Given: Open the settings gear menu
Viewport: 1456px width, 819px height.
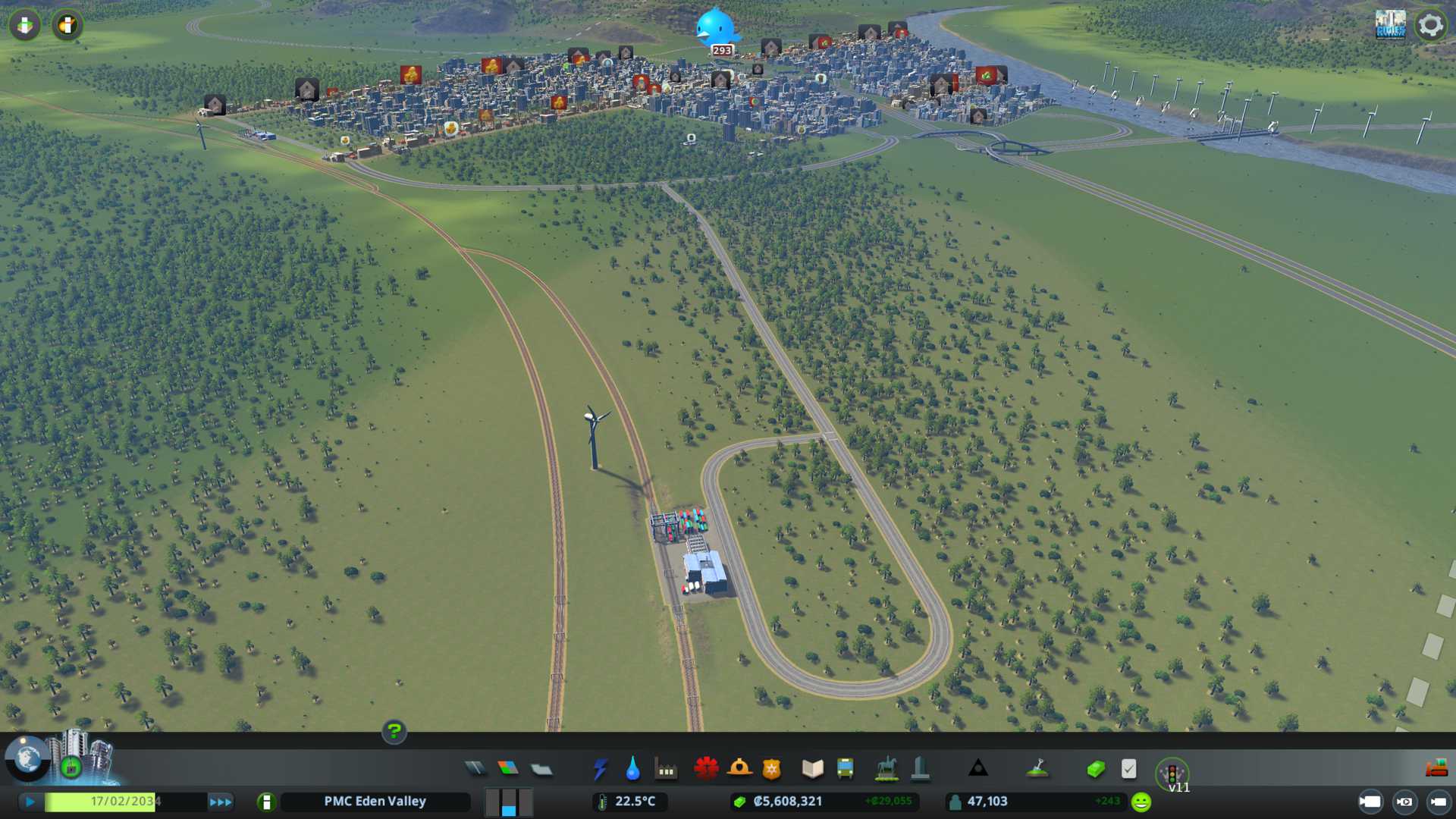Looking at the screenshot, I should pos(1431,25).
